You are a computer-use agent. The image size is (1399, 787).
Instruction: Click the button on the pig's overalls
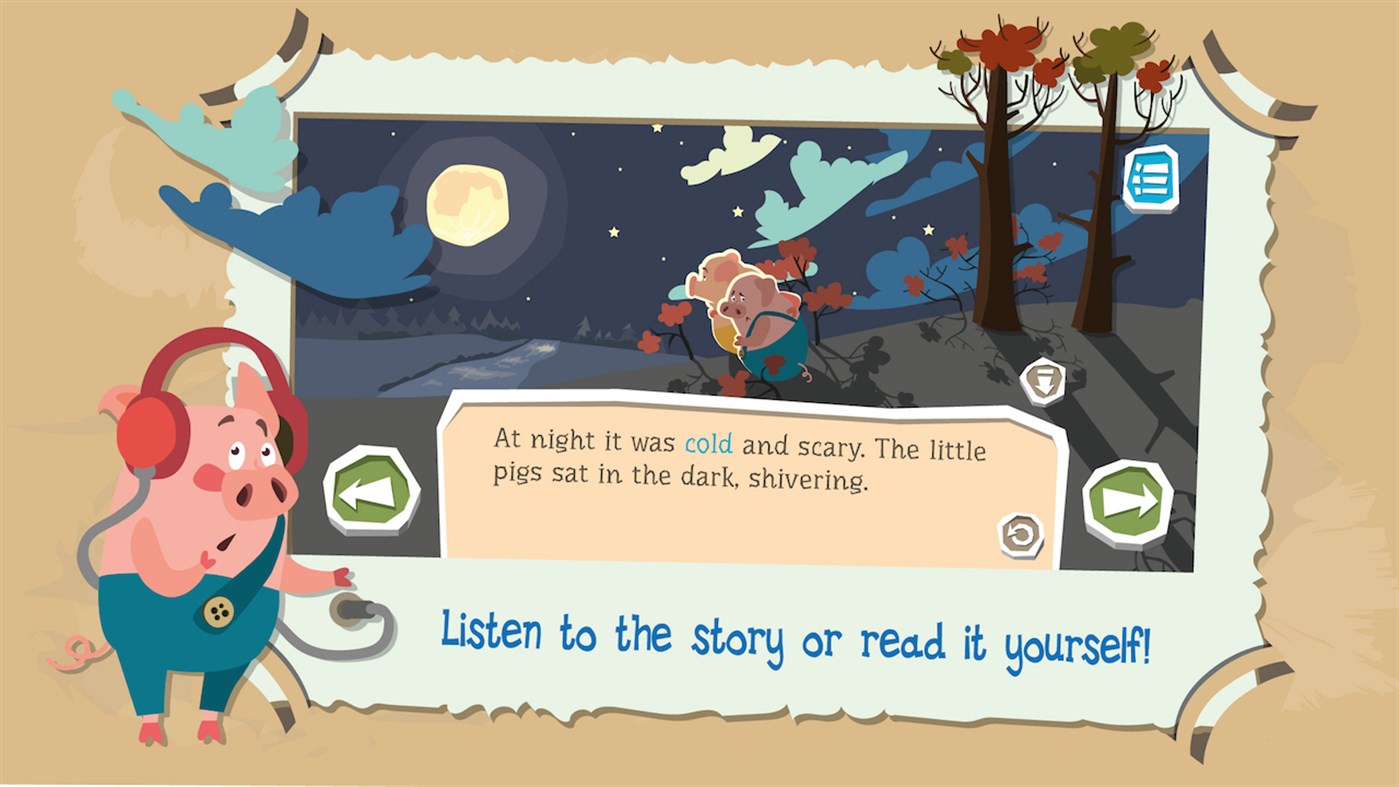point(217,613)
